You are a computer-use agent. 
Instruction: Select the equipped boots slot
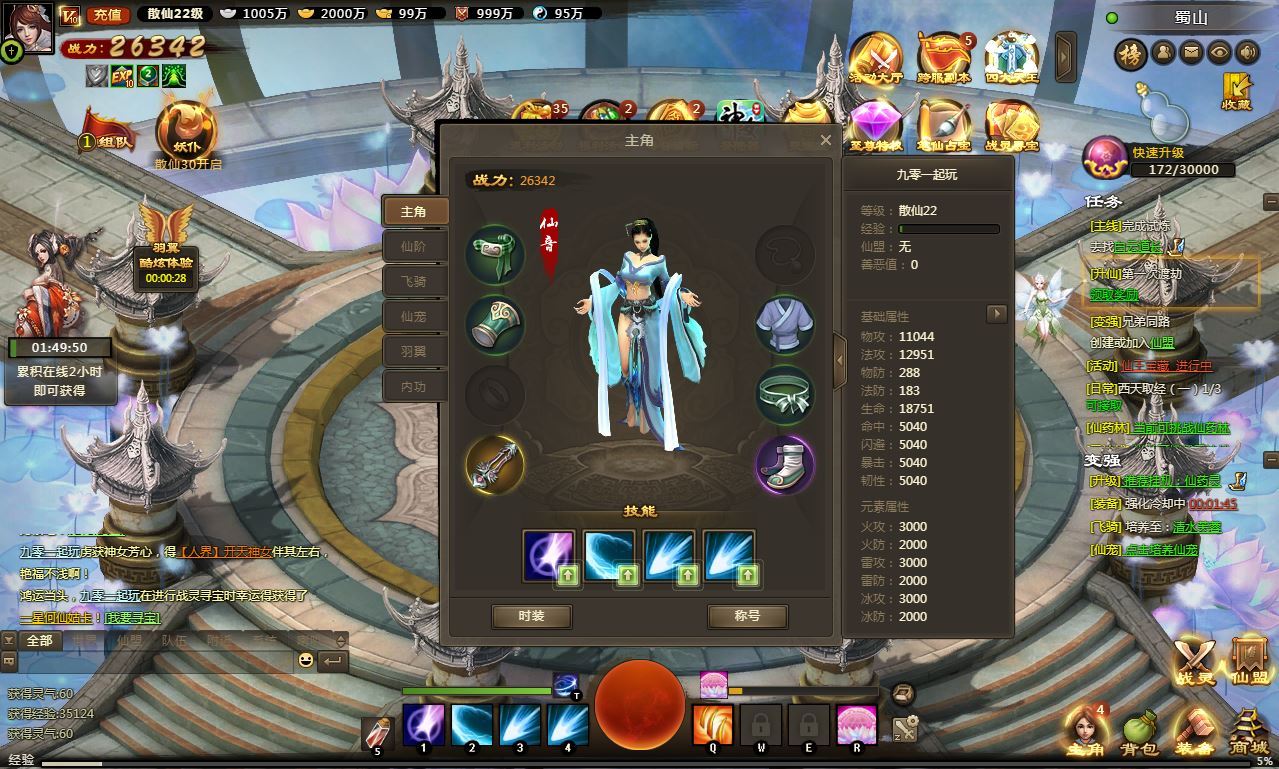click(784, 464)
